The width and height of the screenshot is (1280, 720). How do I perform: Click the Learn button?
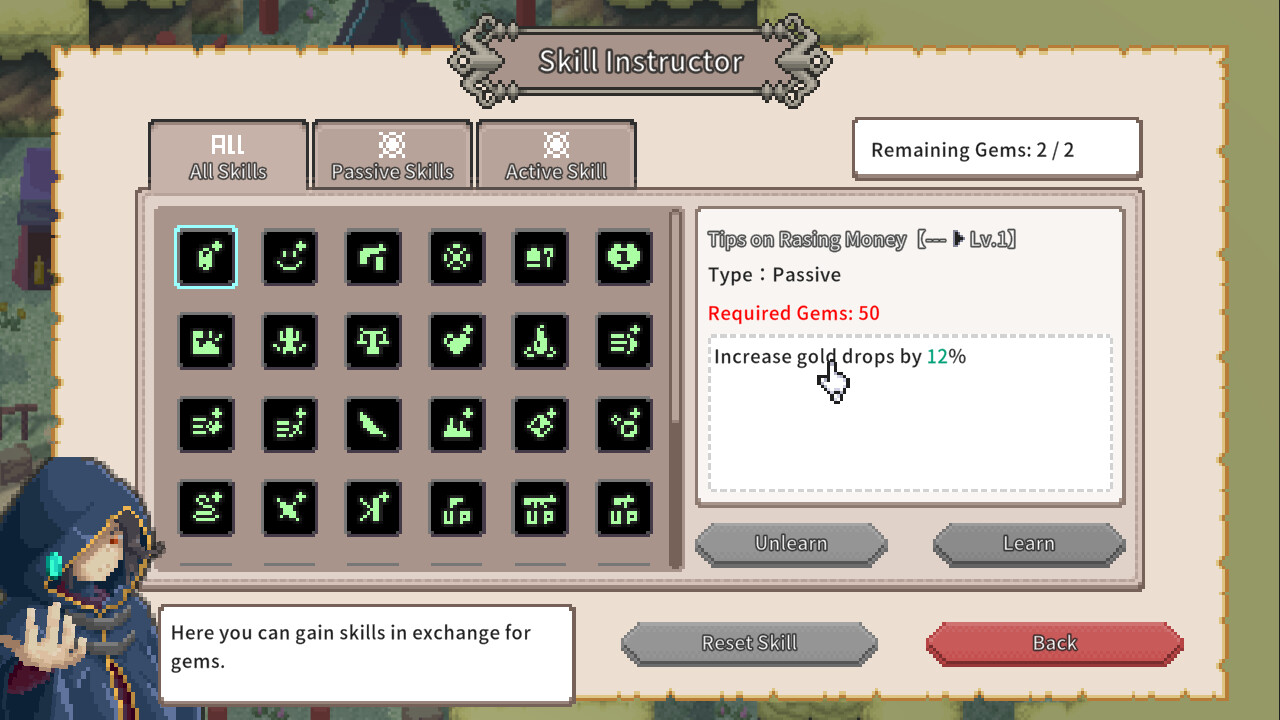click(x=1029, y=543)
